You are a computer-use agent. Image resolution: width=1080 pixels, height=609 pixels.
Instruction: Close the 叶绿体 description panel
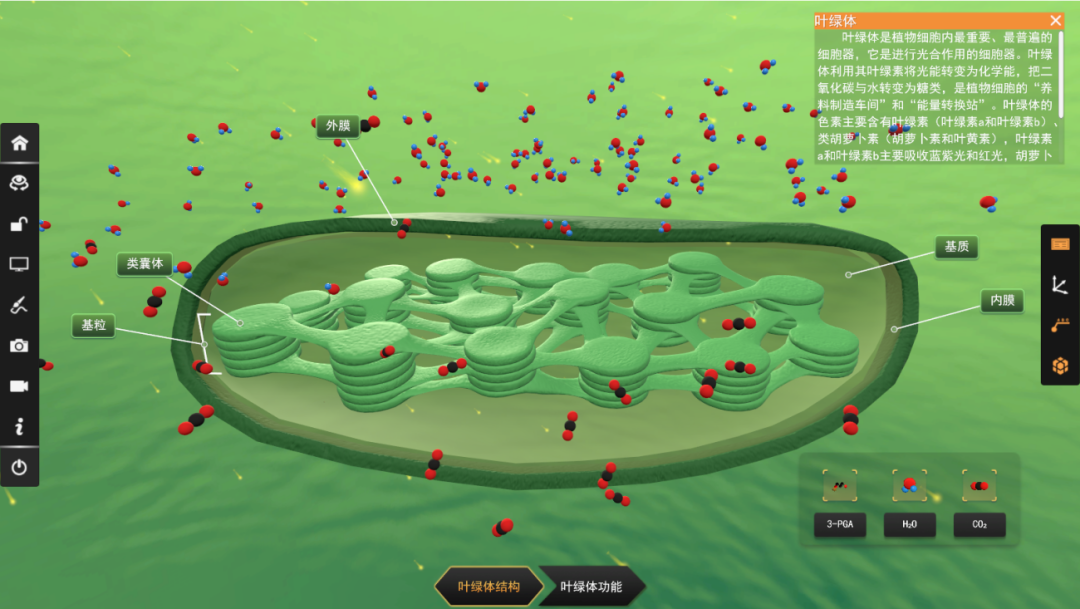(1056, 20)
